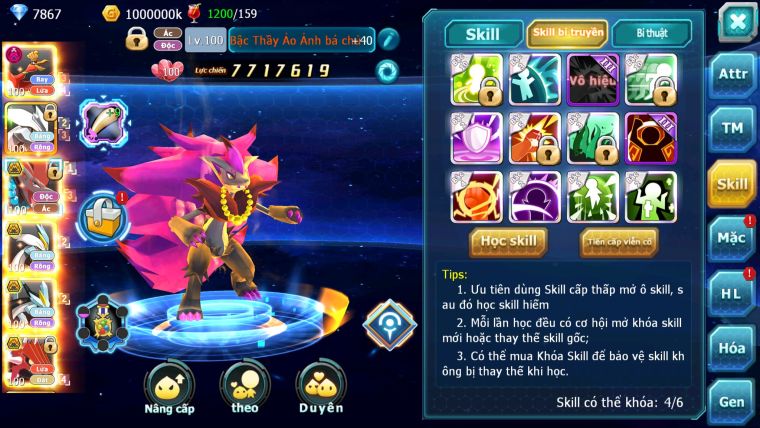The height and width of the screenshot is (428, 760).
Task: Click the Học skill button
Action: (509, 241)
